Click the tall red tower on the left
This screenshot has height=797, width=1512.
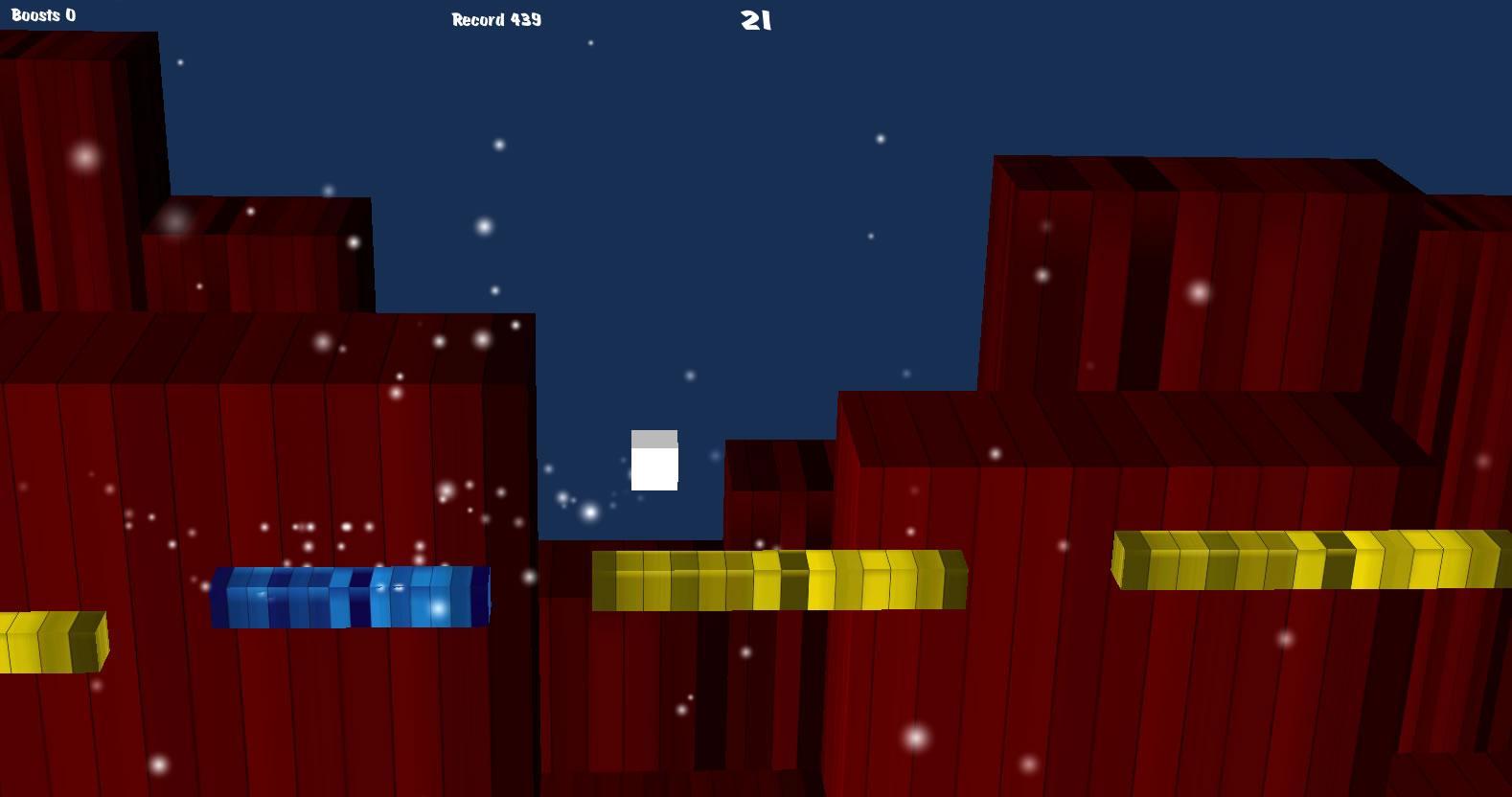pyautogui.click(x=77, y=172)
